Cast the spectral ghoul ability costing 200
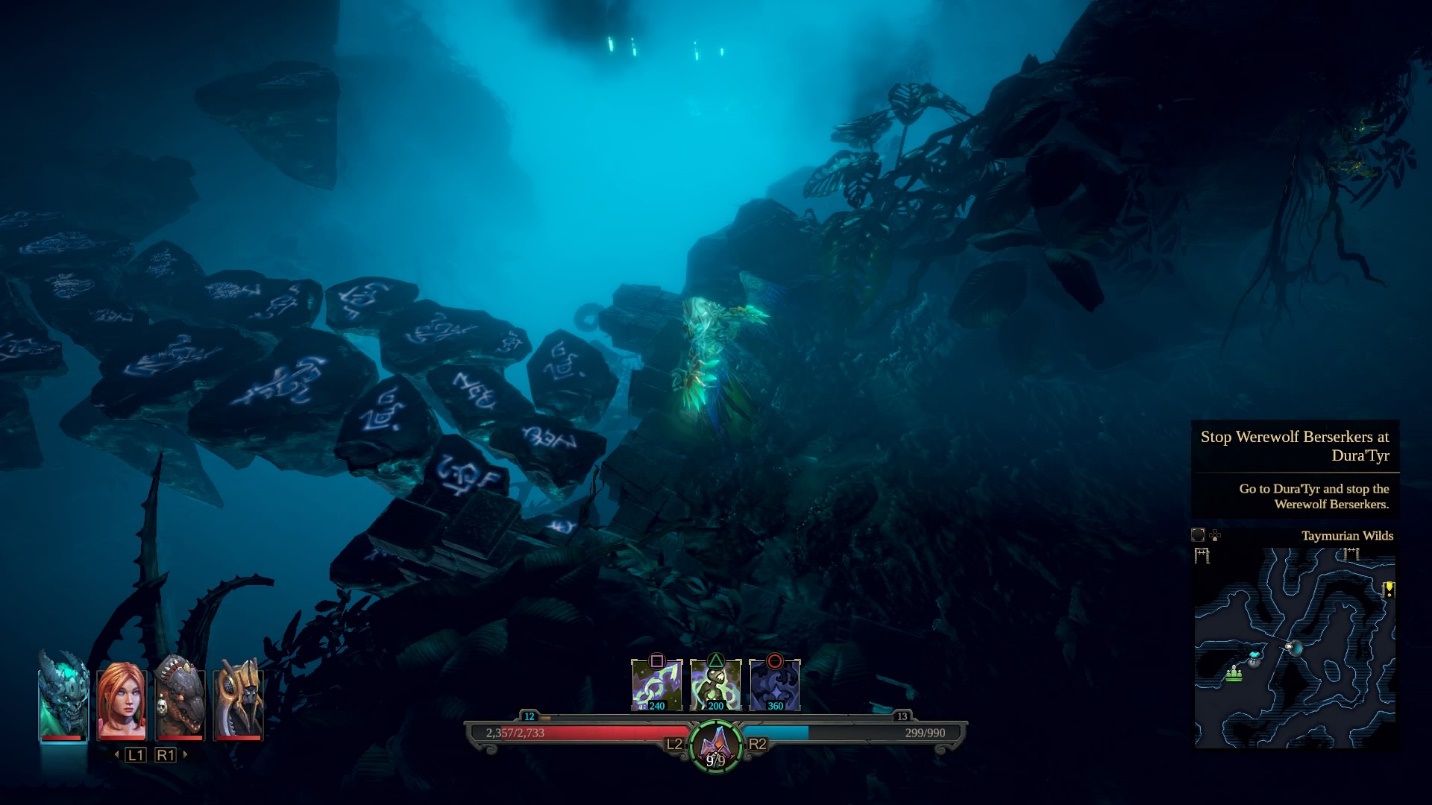Viewport: 1432px width, 805px height. (x=716, y=686)
